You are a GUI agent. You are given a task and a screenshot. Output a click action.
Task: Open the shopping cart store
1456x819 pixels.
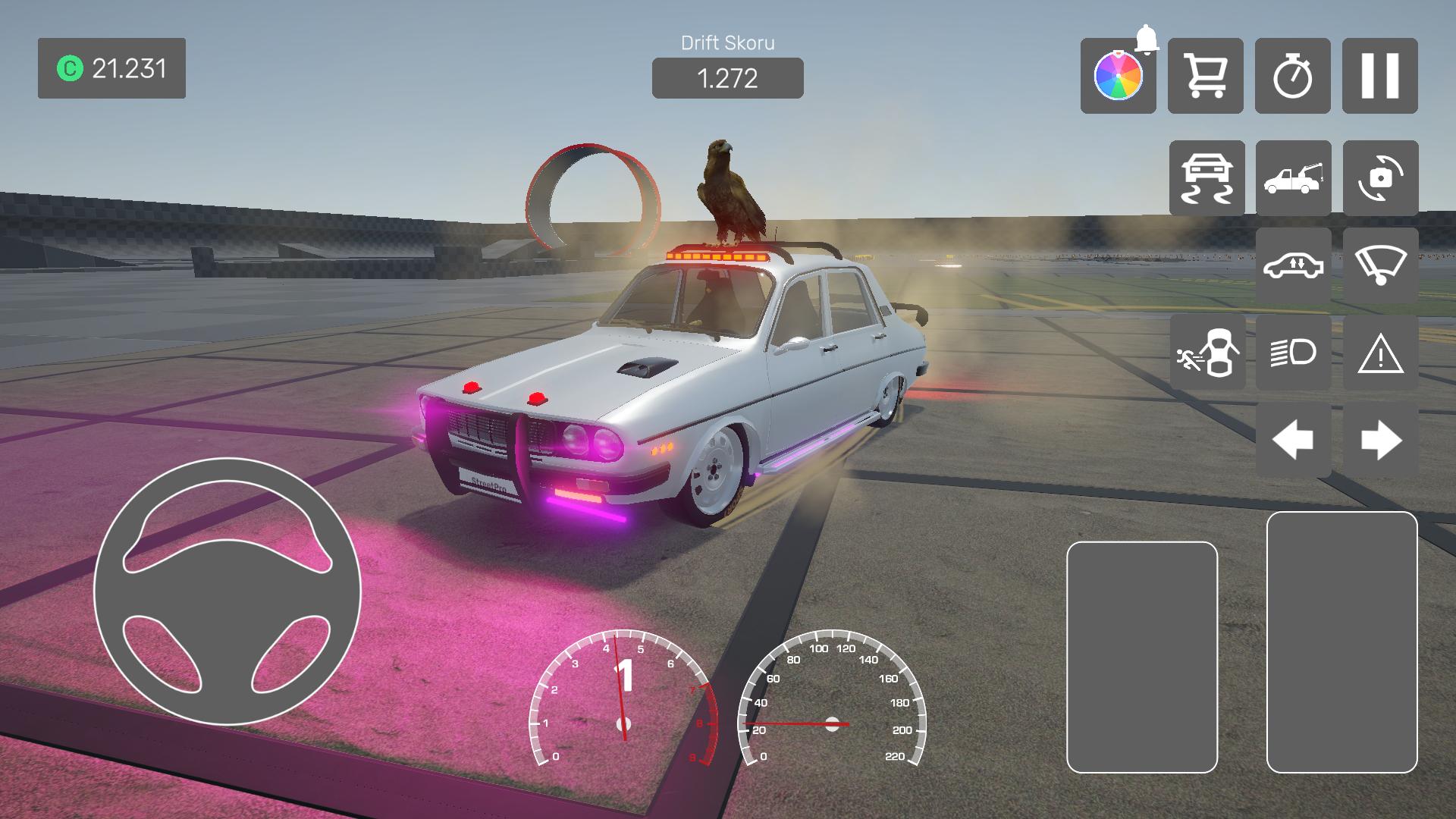[1205, 76]
